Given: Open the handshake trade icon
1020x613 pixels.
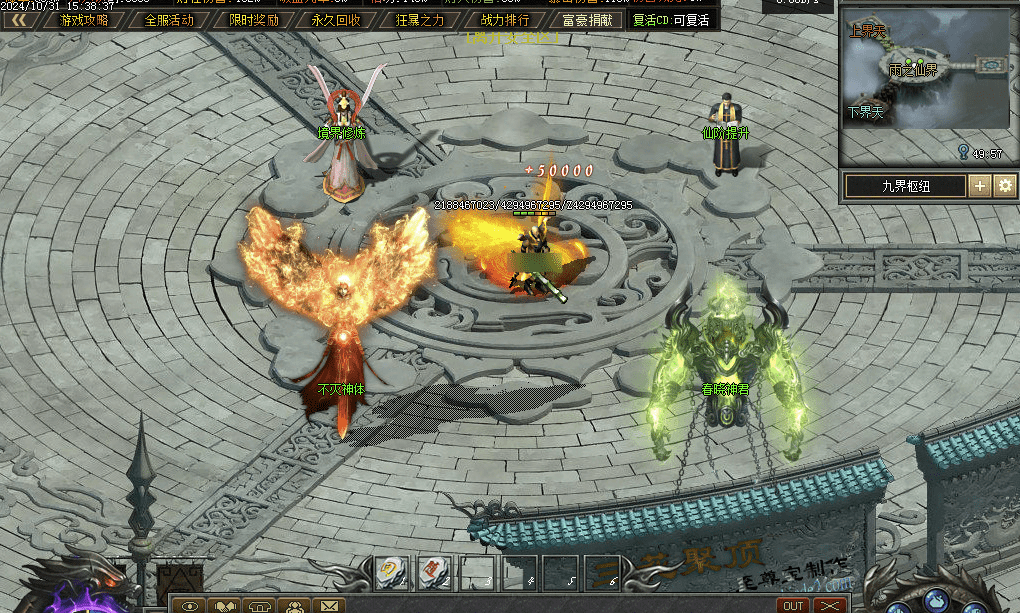Looking at the screenshot, I should click(226, 606).
